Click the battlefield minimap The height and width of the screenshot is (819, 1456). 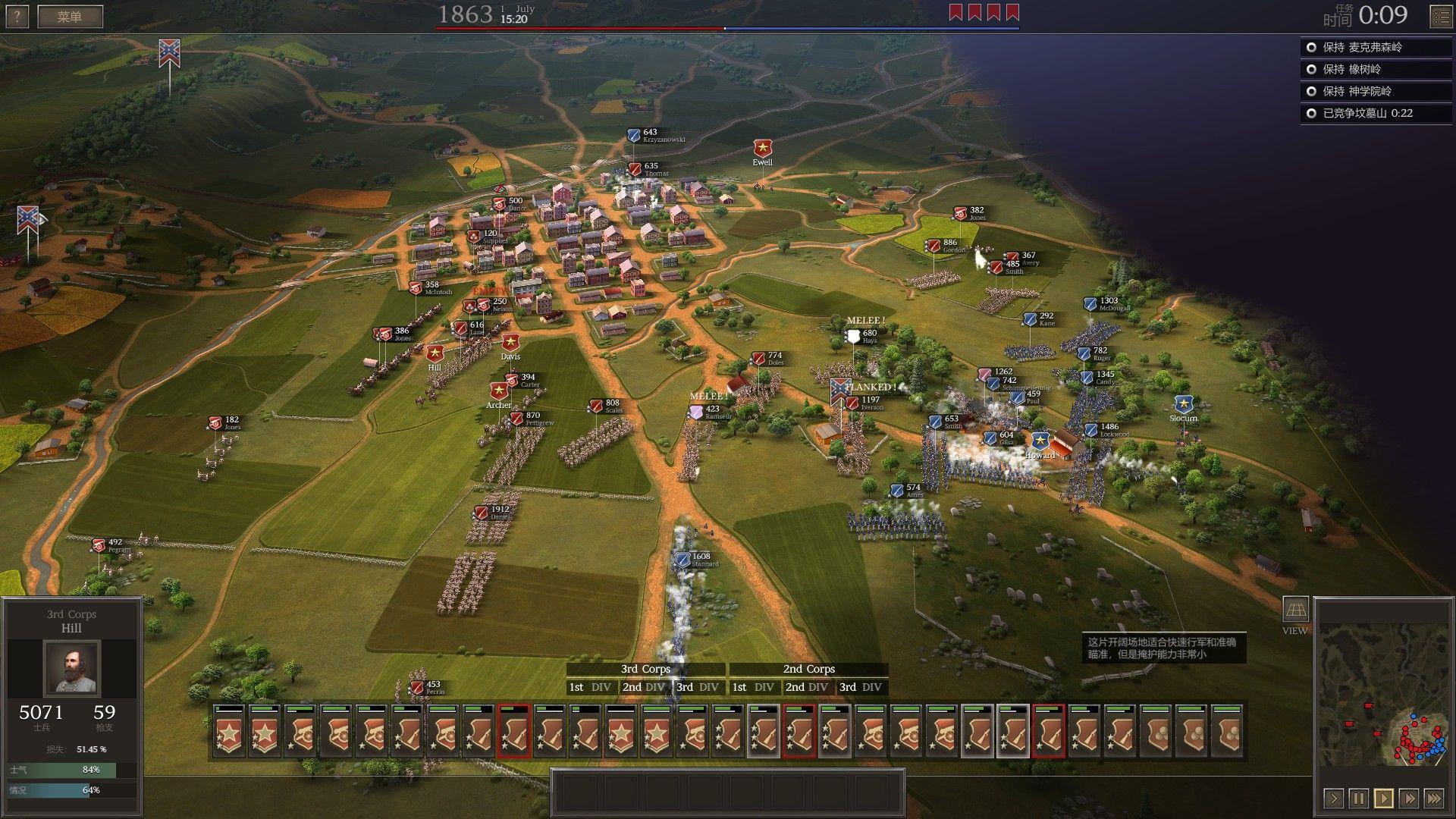[1383, 694]
